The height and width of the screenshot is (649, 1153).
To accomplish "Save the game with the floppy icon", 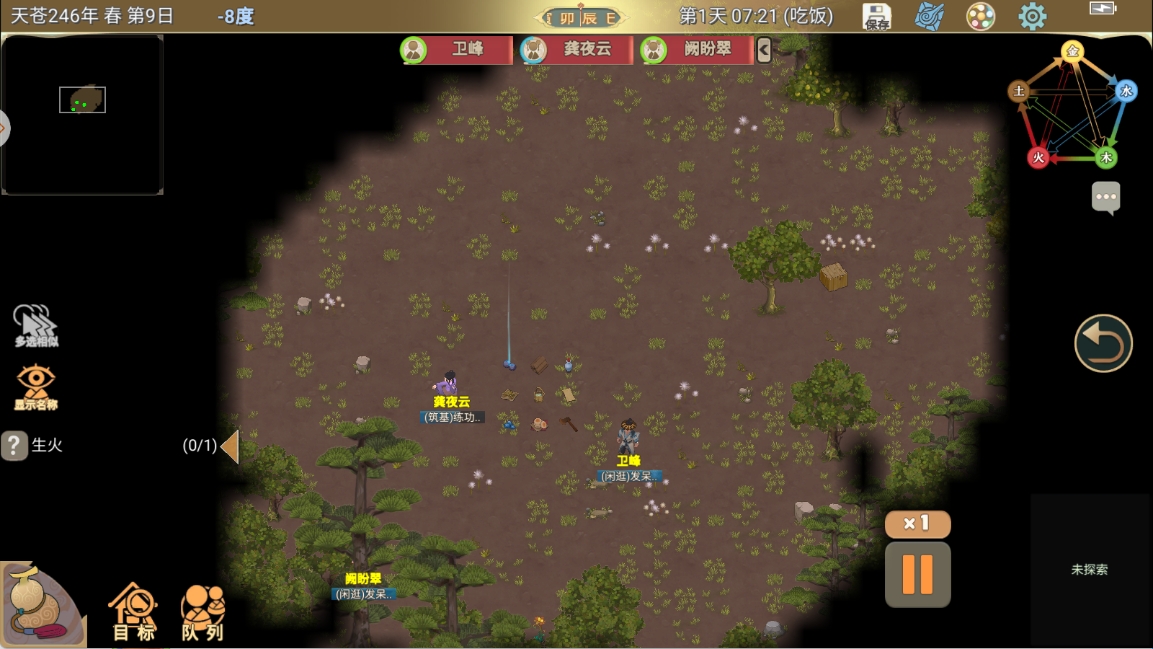I will point(877,17).
